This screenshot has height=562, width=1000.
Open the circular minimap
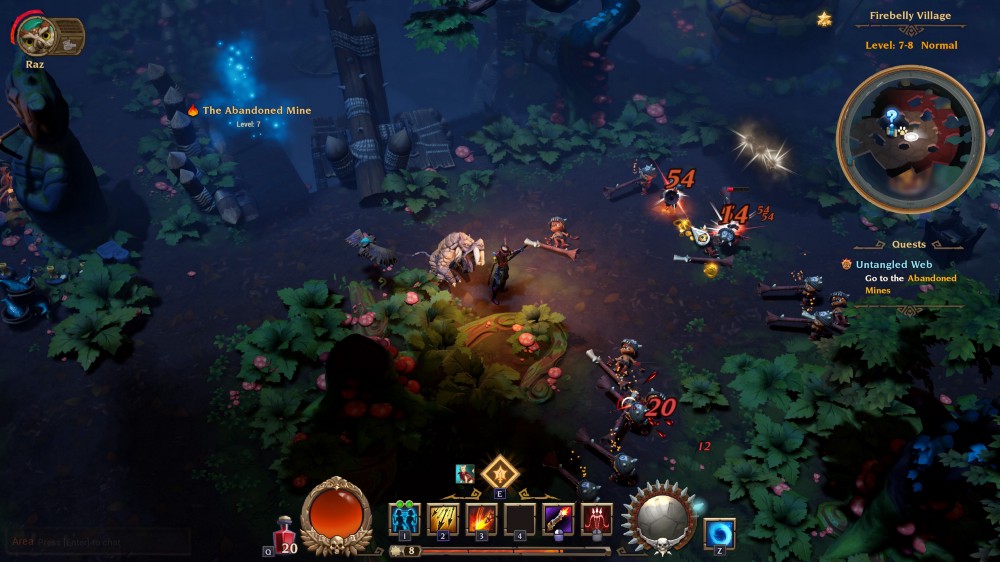[910, 139]
